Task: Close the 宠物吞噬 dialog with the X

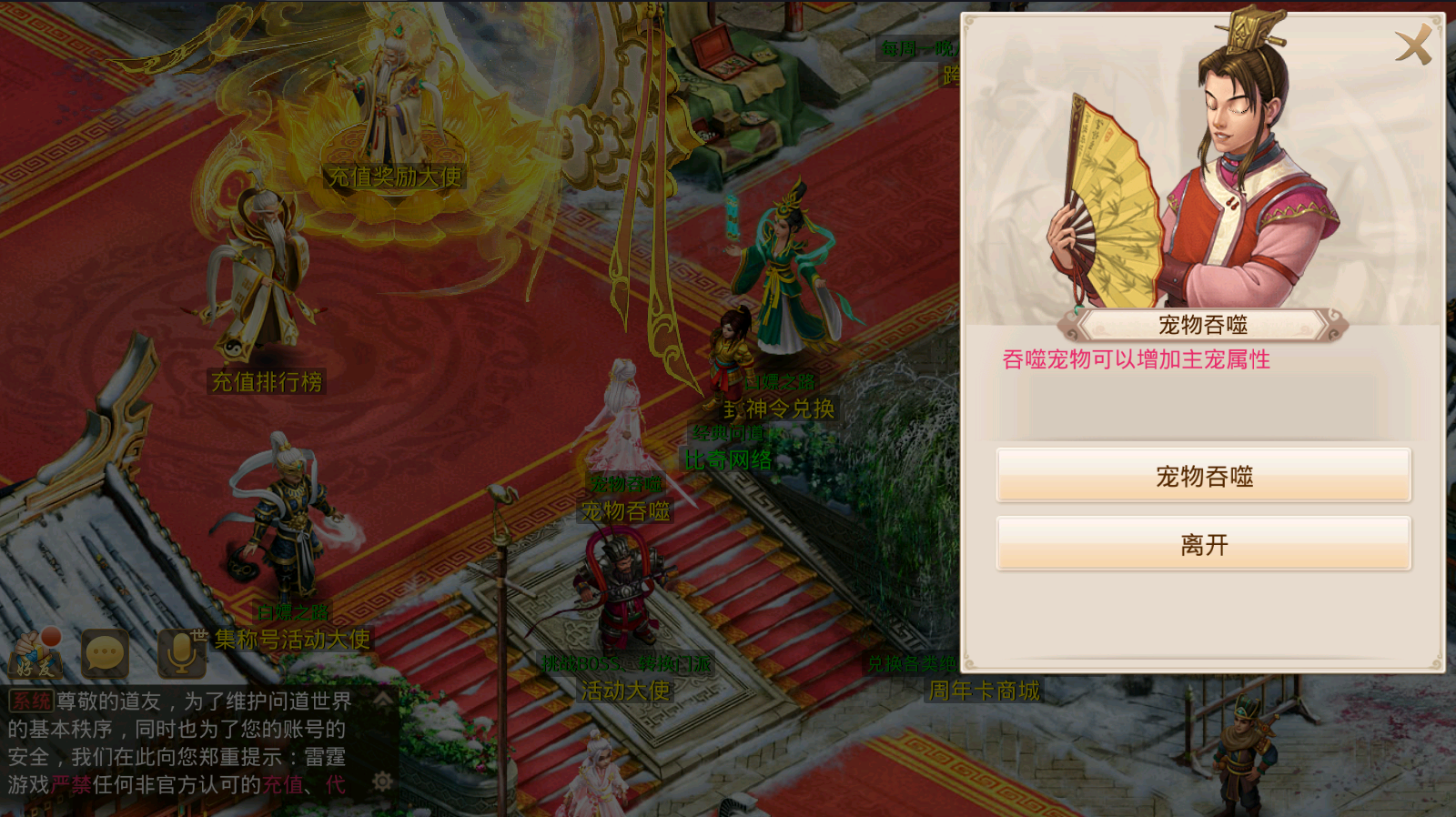Action: [1413, 45]
